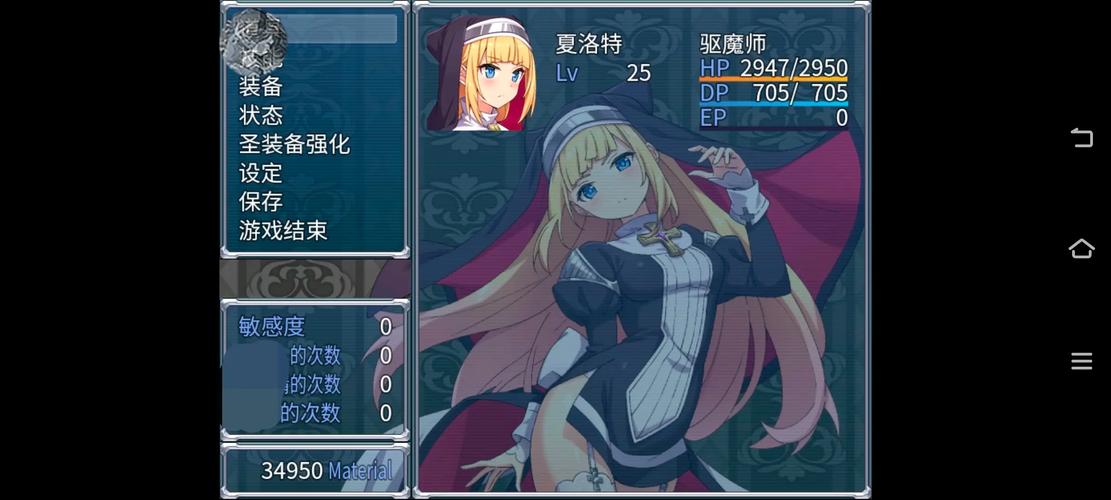Open the 设定 settings option
The height and width of the screenshot is (500, 1111).
(261, 173)
